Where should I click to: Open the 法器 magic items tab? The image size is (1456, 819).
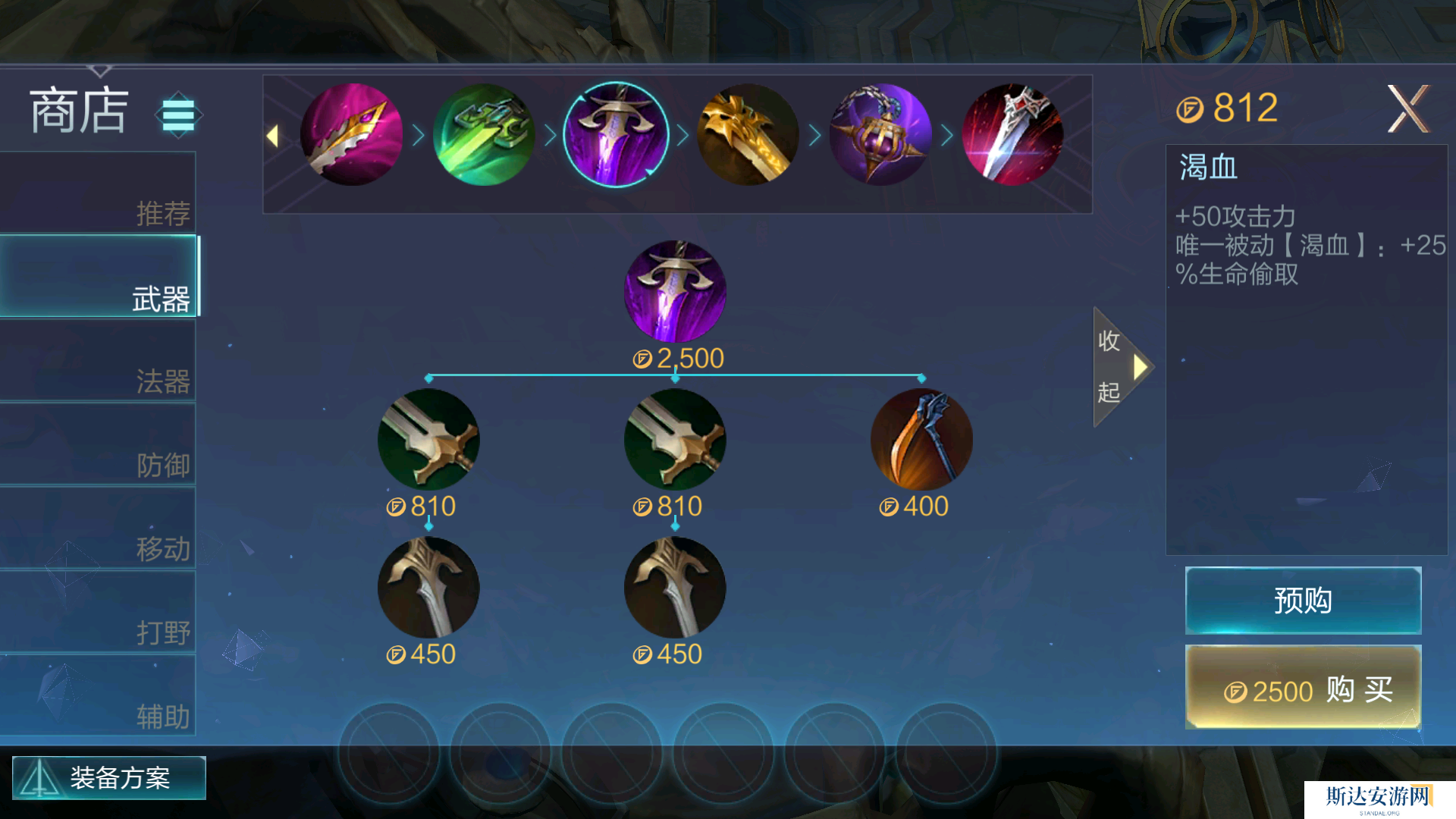[x=99, y=361]
